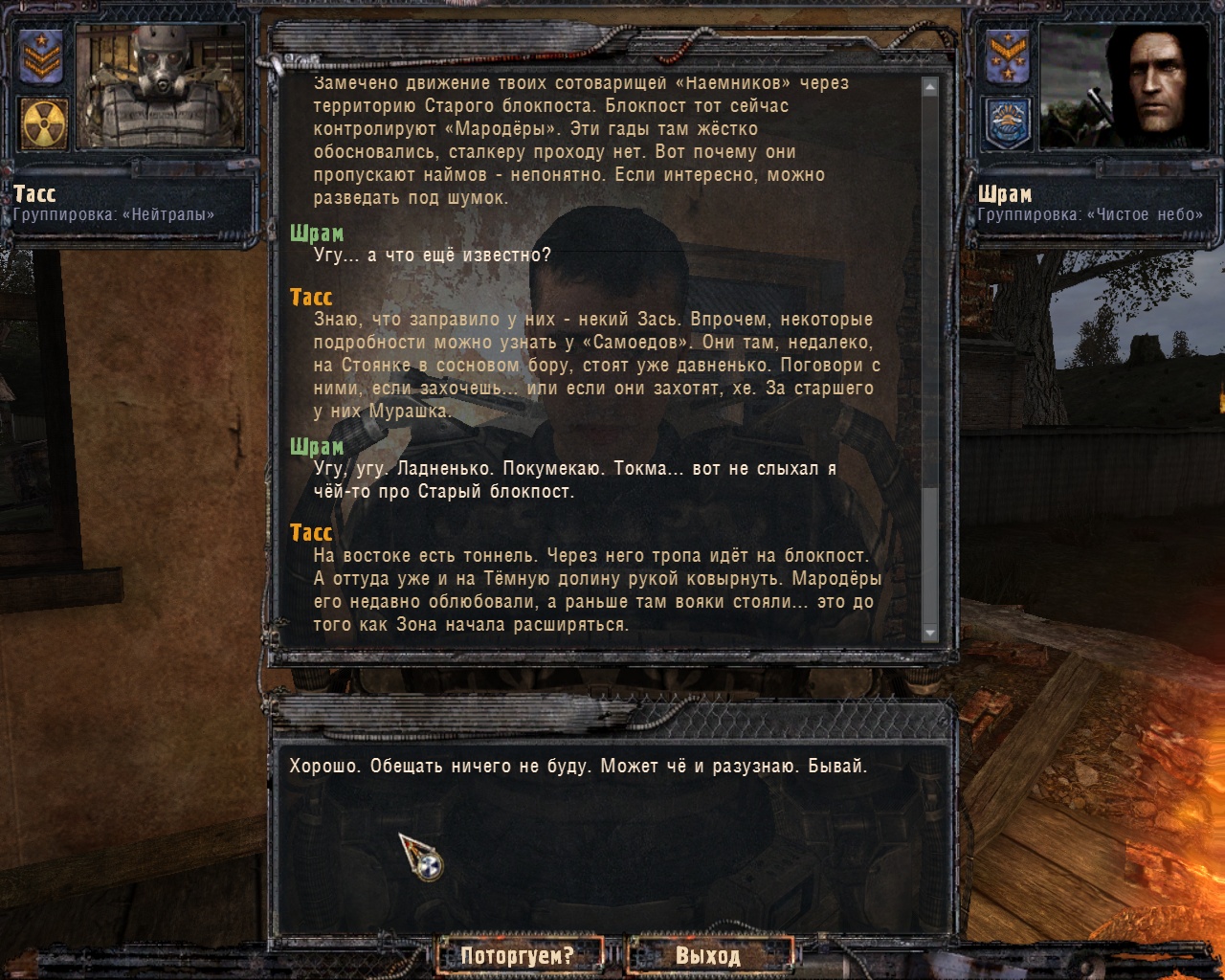This screenshot has height=980, width=1225.
Task: Exit the dialogue with "Выход"
Action: (x=708, y=955)
